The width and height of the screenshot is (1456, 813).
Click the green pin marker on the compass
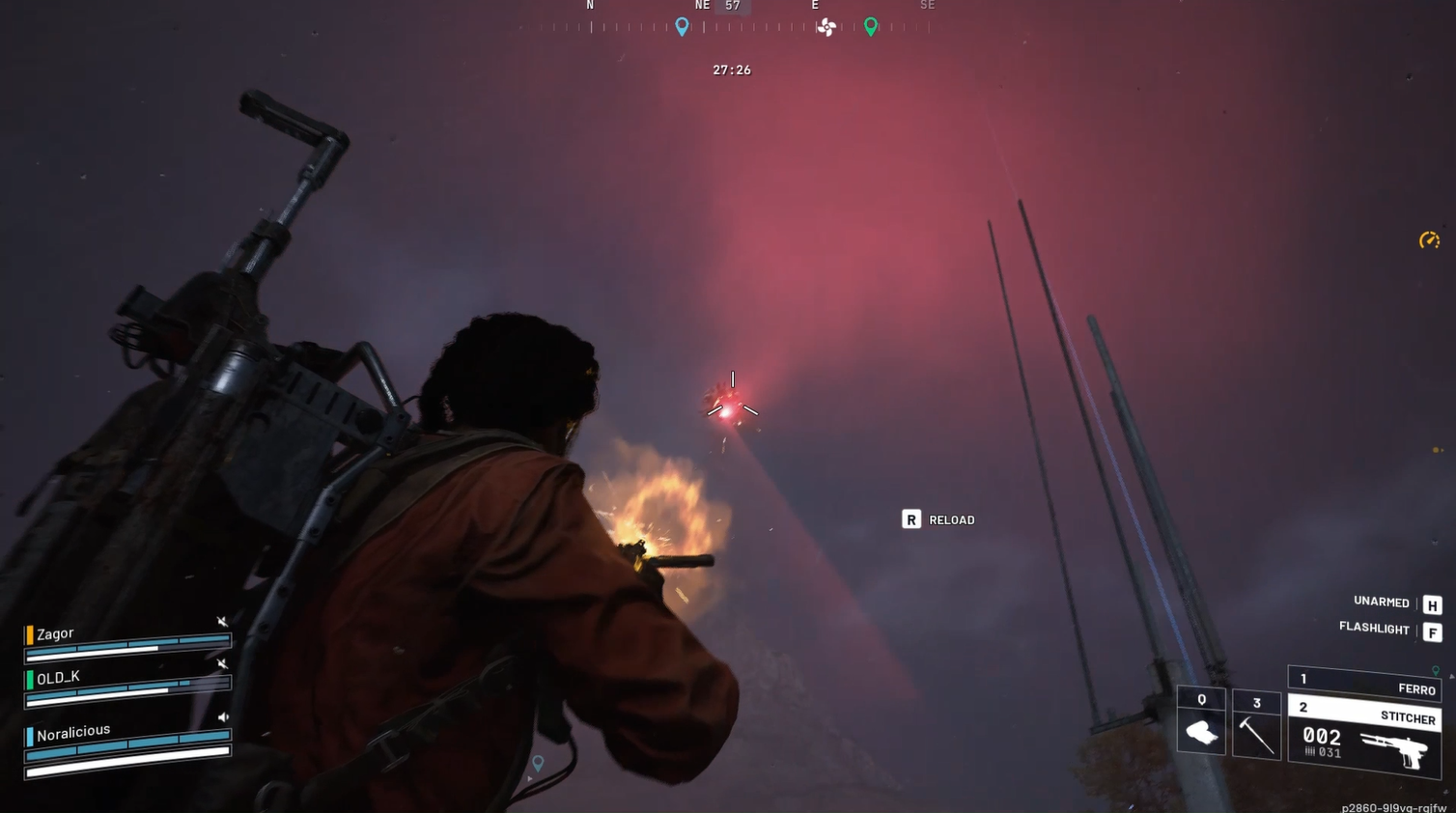[871, 27]
